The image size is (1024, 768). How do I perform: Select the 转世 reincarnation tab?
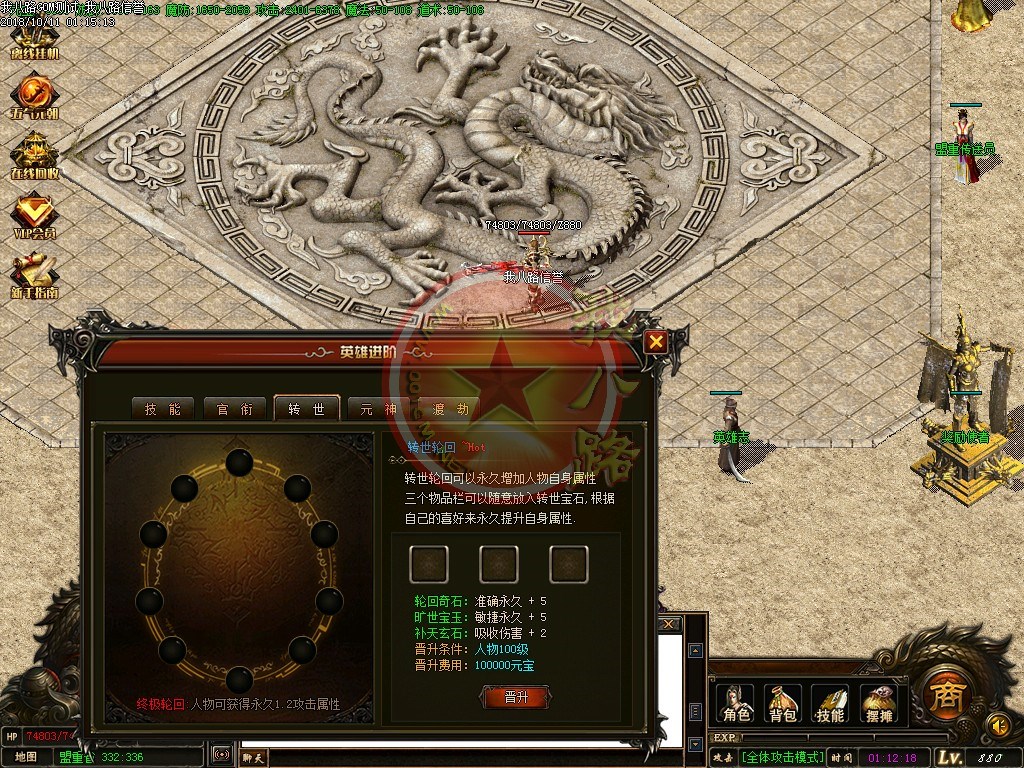pos(306,408)
